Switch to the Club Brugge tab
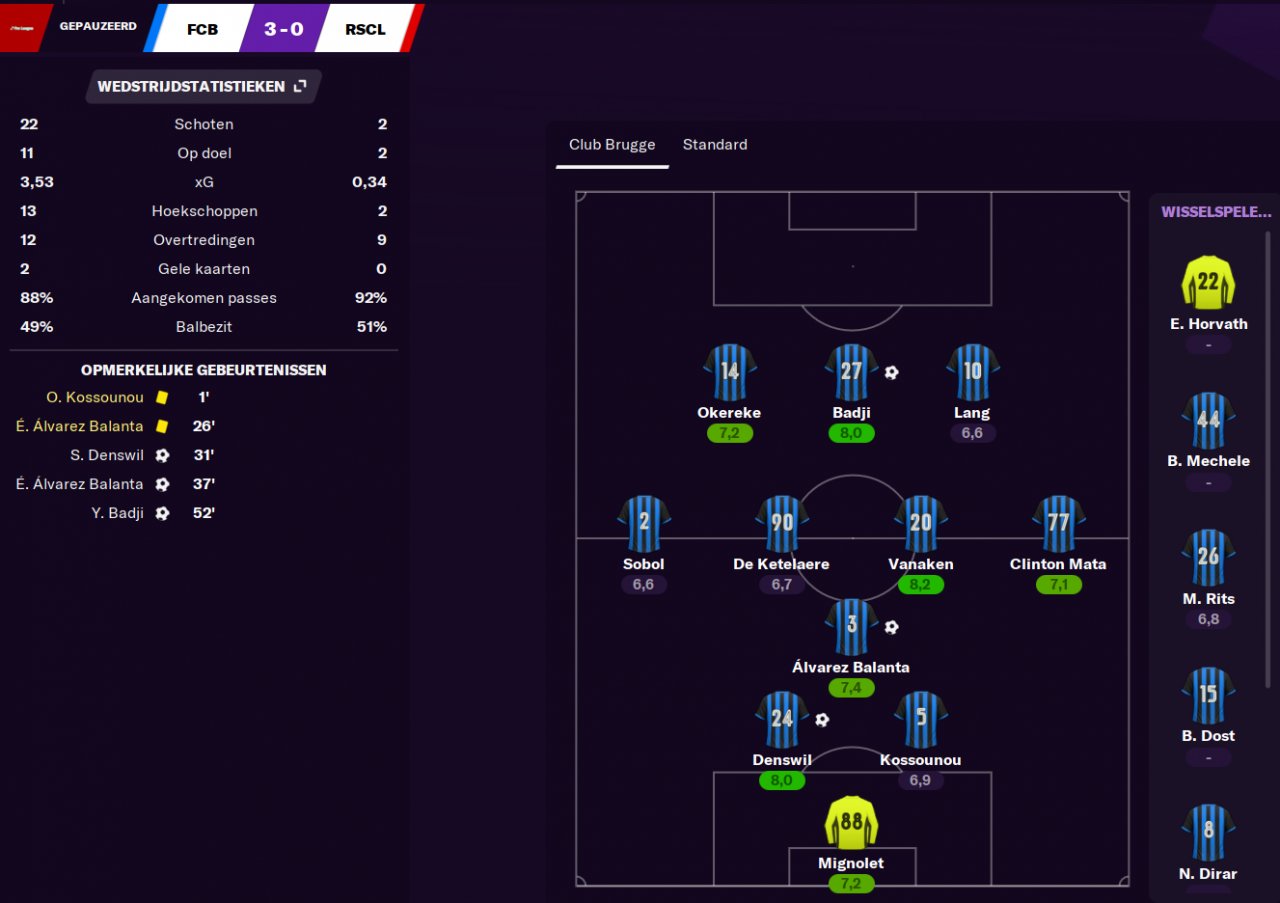 click(612, 145)
